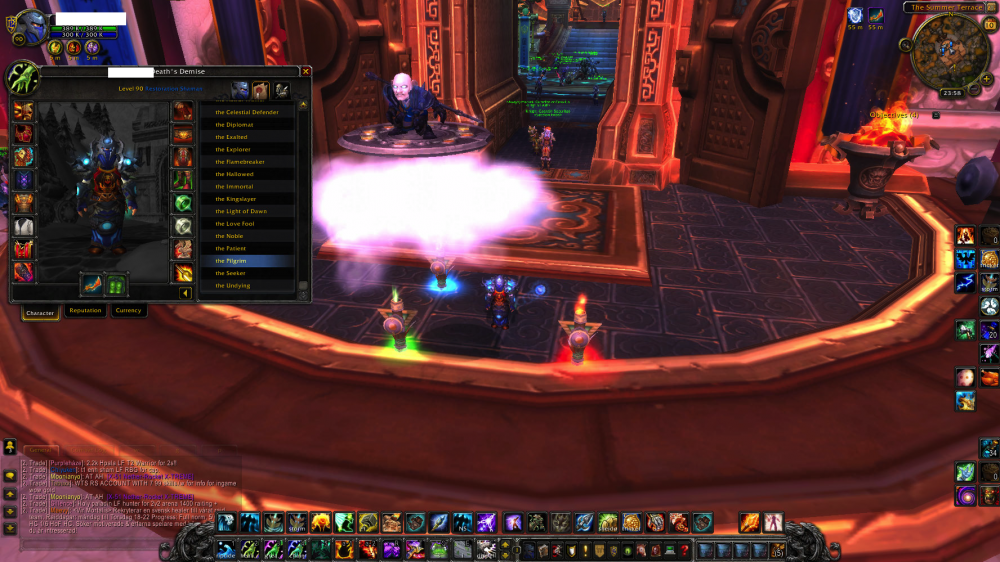Click the head equipment slot
The image size is (1000, 562).
click(x=23, y=109)
